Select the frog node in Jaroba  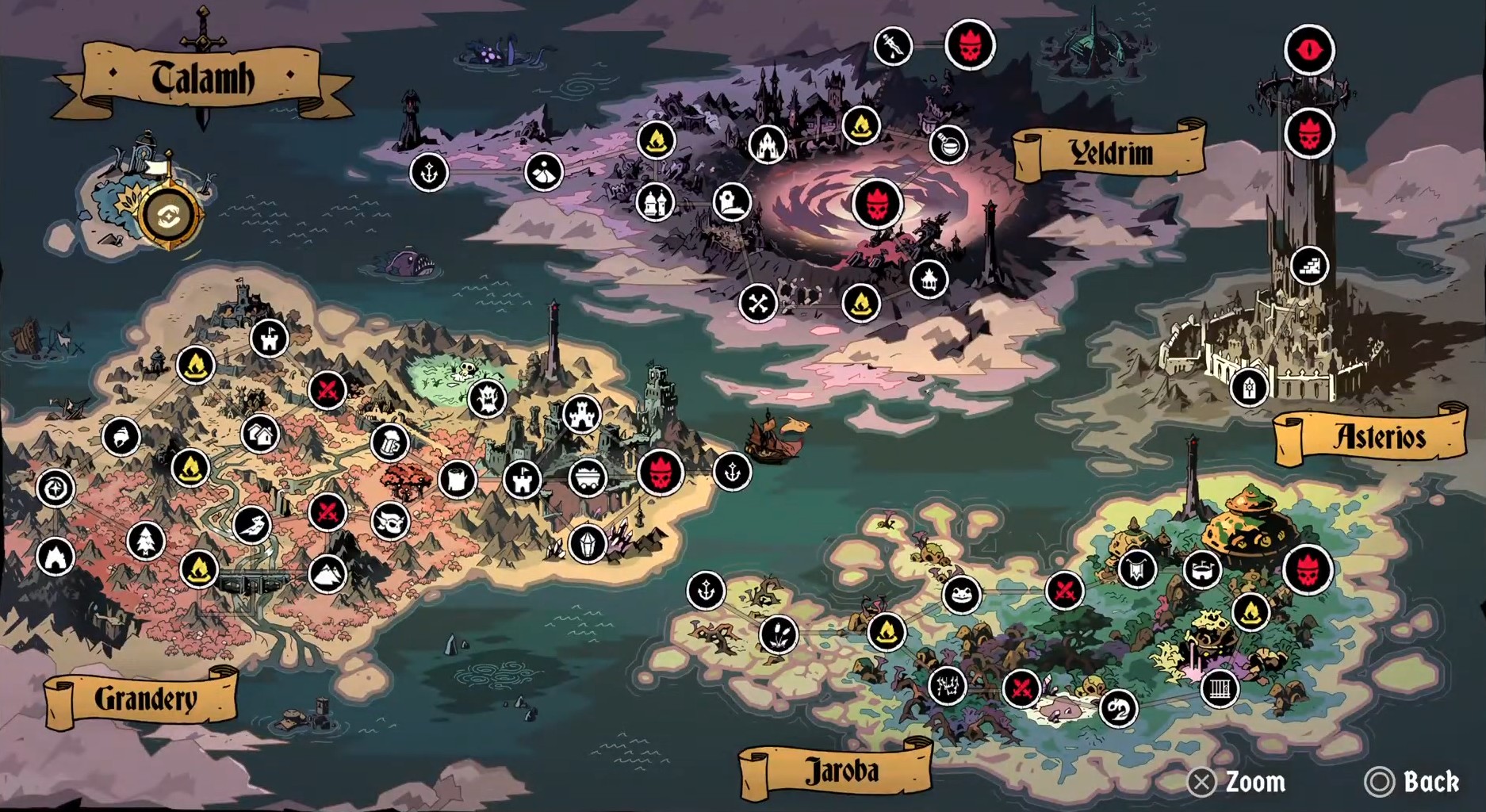961,594
